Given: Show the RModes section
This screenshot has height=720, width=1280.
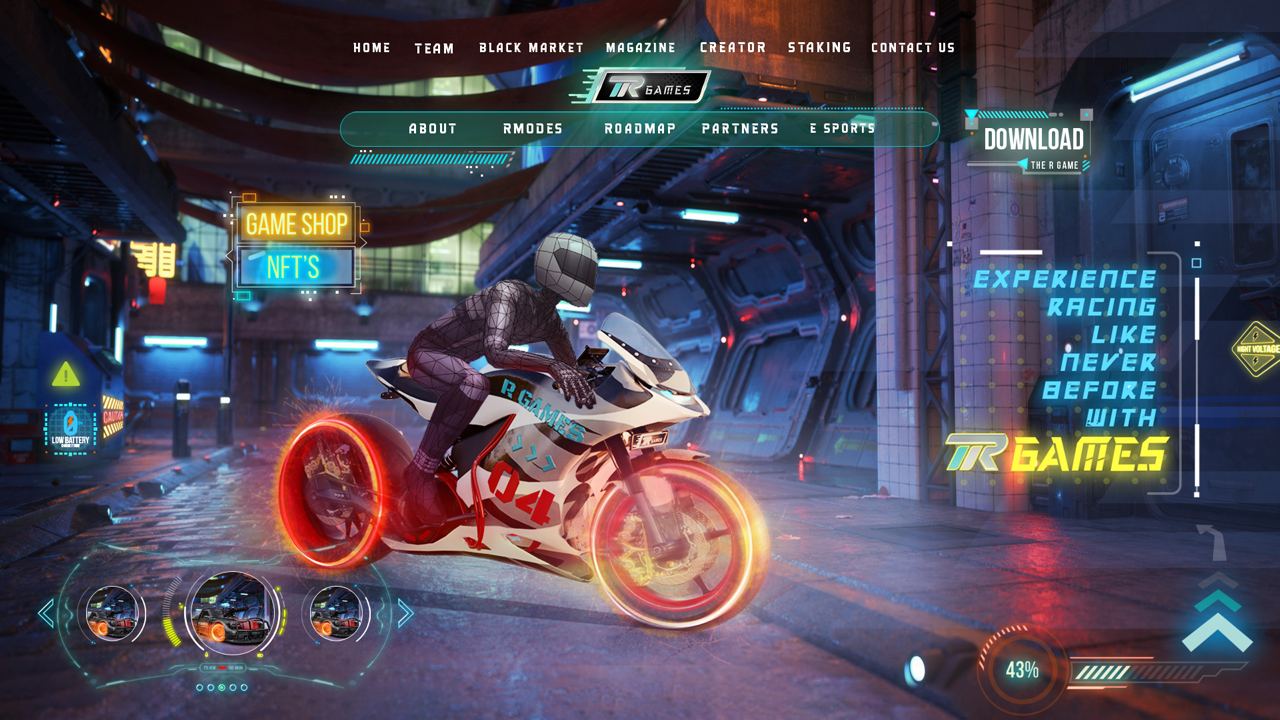Looking at the screenshot, I should (x=533, y=129).
